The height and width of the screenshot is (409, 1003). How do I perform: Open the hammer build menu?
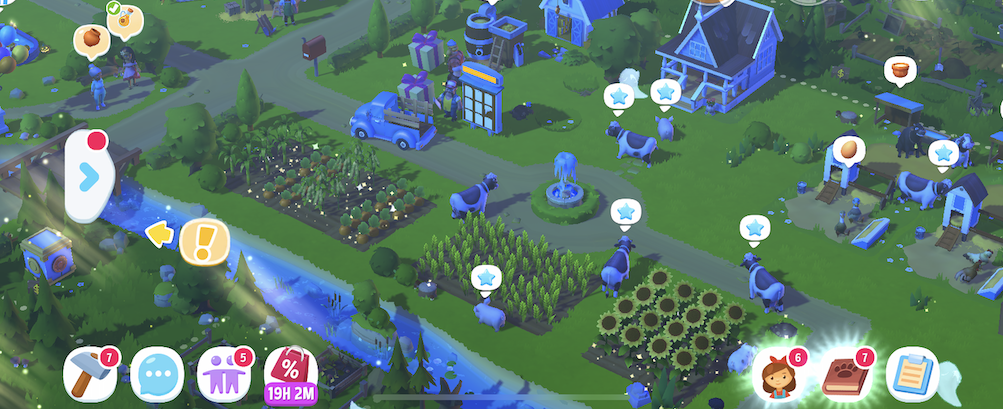tap(89, 373)
